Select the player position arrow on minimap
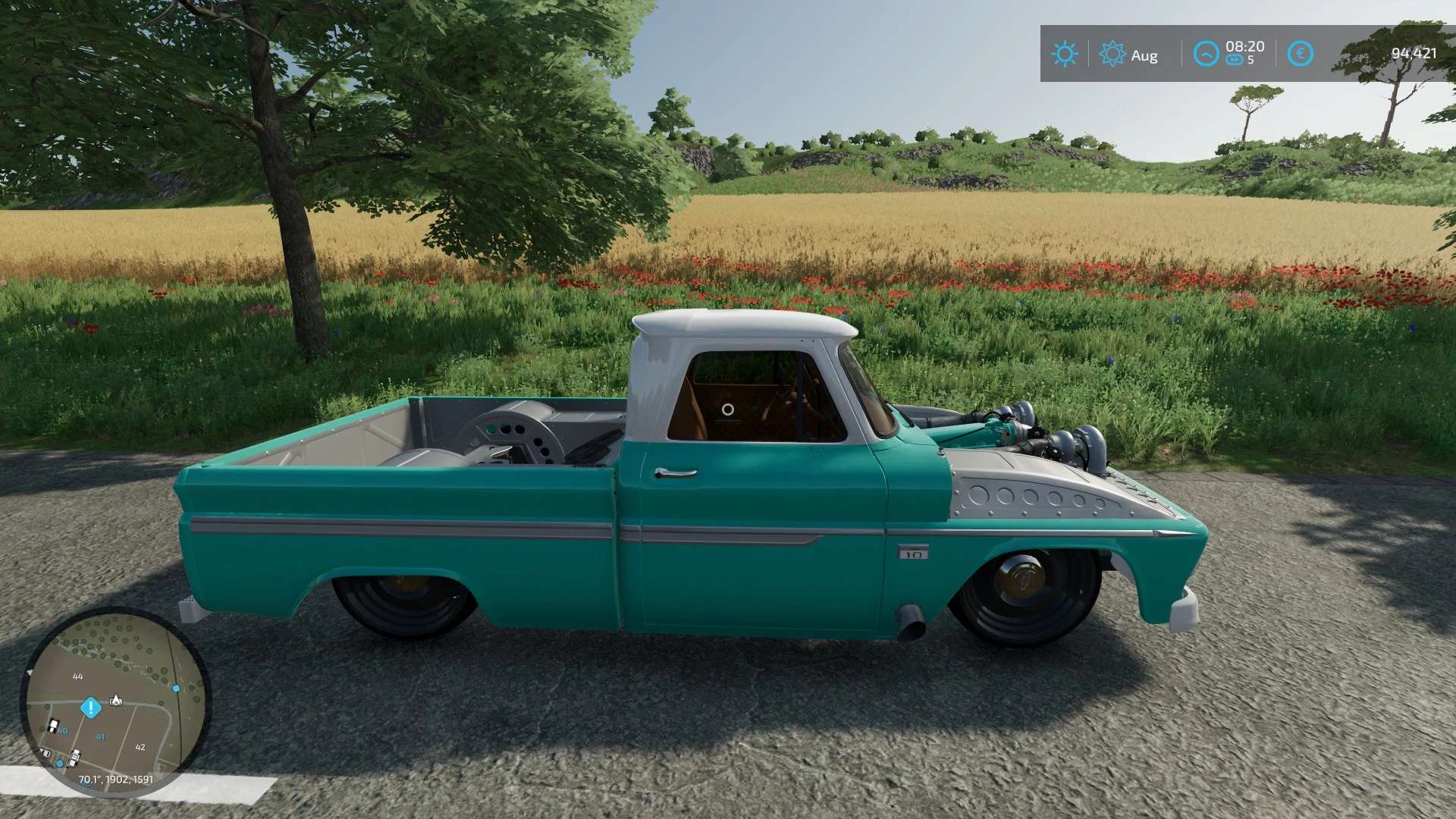Image resolution: width=1456 pixels, height=819 pixels. click(x=116, y=700)
